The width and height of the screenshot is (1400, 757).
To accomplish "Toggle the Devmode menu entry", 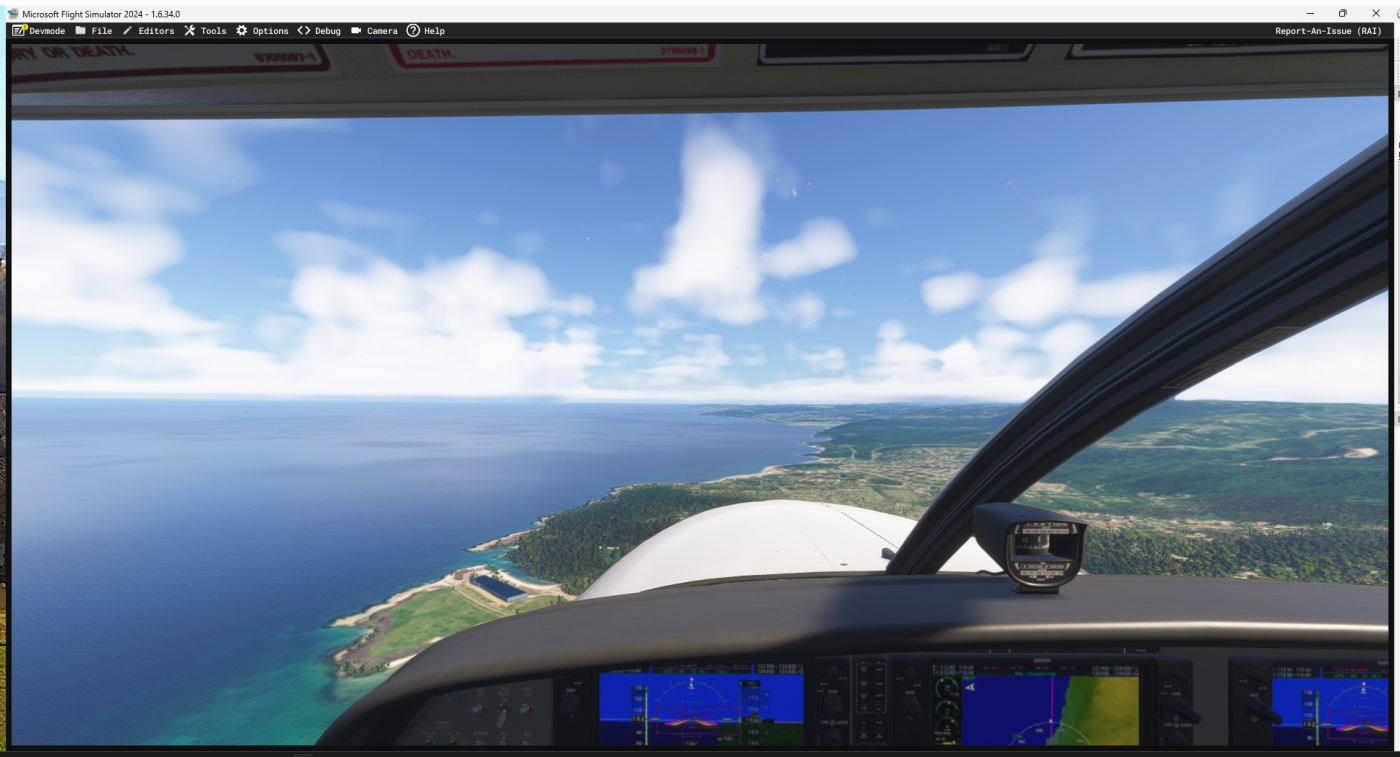I will [x=39, y=31].
